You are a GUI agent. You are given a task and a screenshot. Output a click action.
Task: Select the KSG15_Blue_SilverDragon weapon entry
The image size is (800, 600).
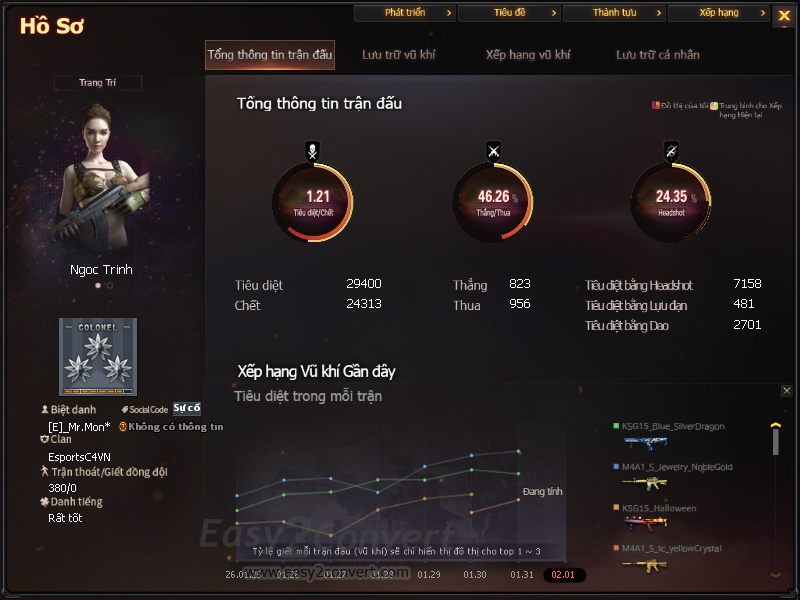click(672, 427)
